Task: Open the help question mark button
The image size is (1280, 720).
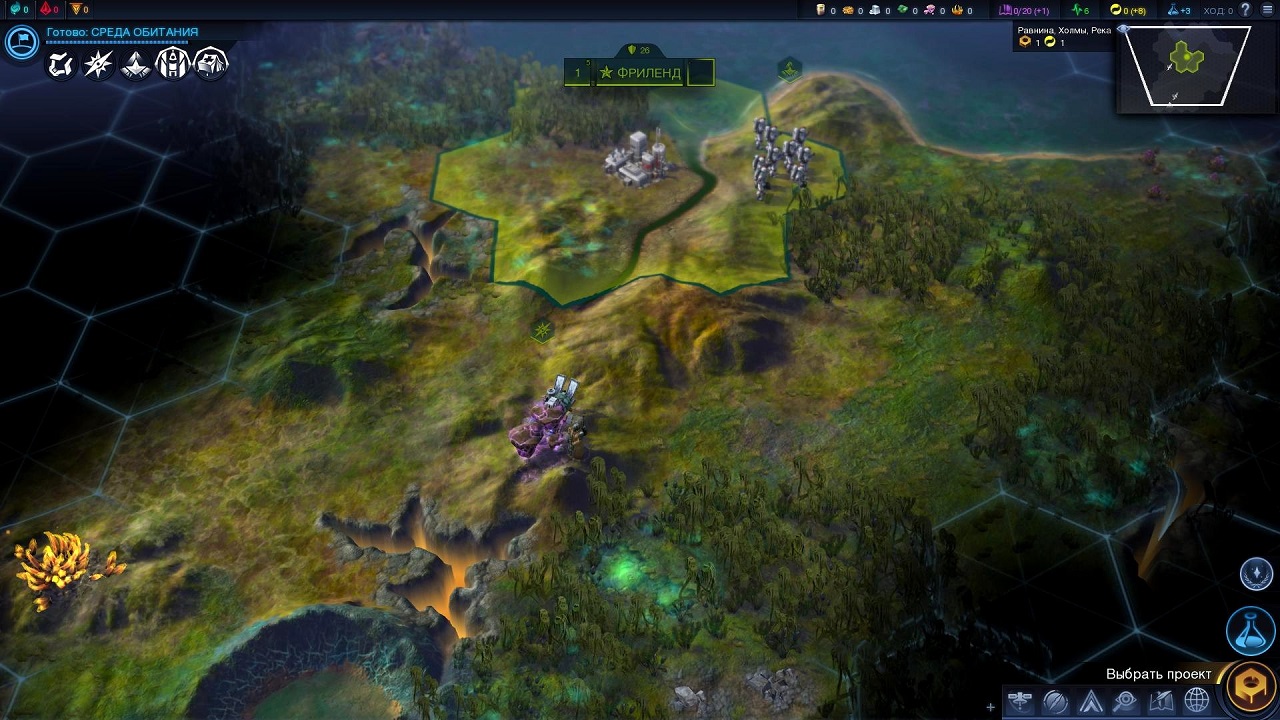Action: tap(1245, 10)
